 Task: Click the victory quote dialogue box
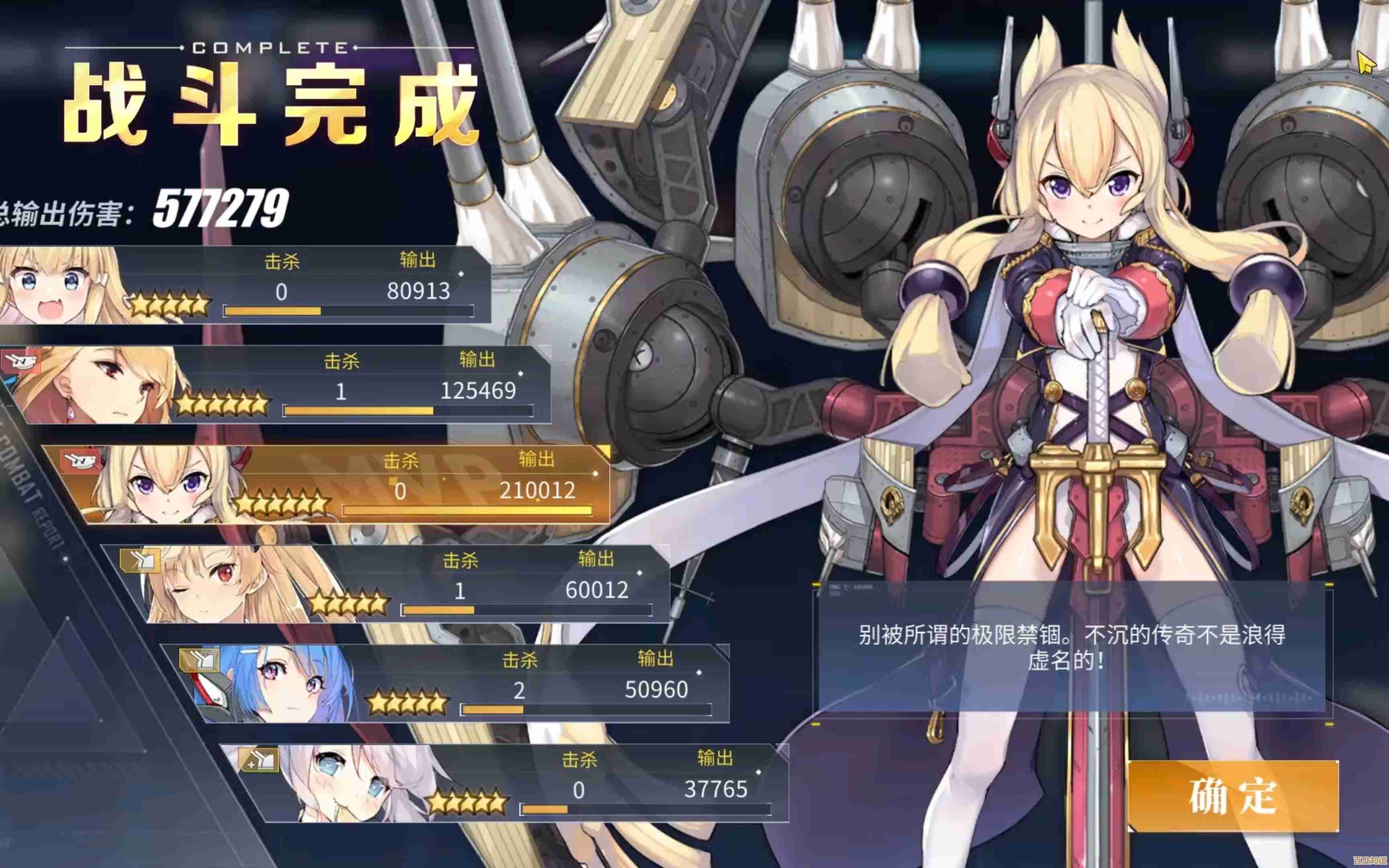point(1071,647)
